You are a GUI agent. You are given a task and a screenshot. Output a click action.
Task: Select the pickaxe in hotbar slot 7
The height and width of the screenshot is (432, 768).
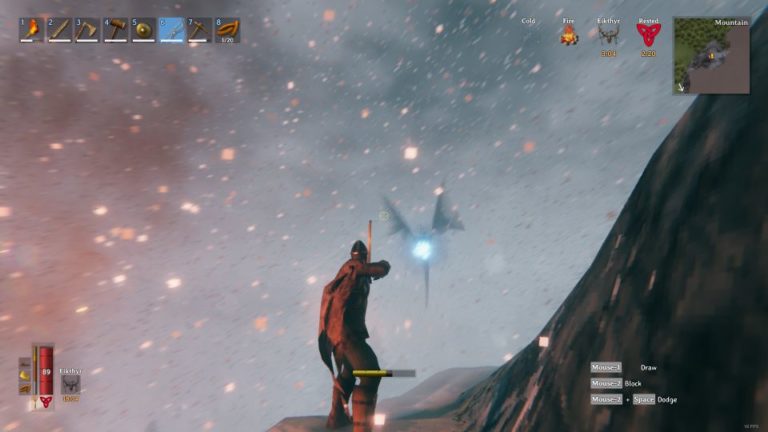pos(199,30)
